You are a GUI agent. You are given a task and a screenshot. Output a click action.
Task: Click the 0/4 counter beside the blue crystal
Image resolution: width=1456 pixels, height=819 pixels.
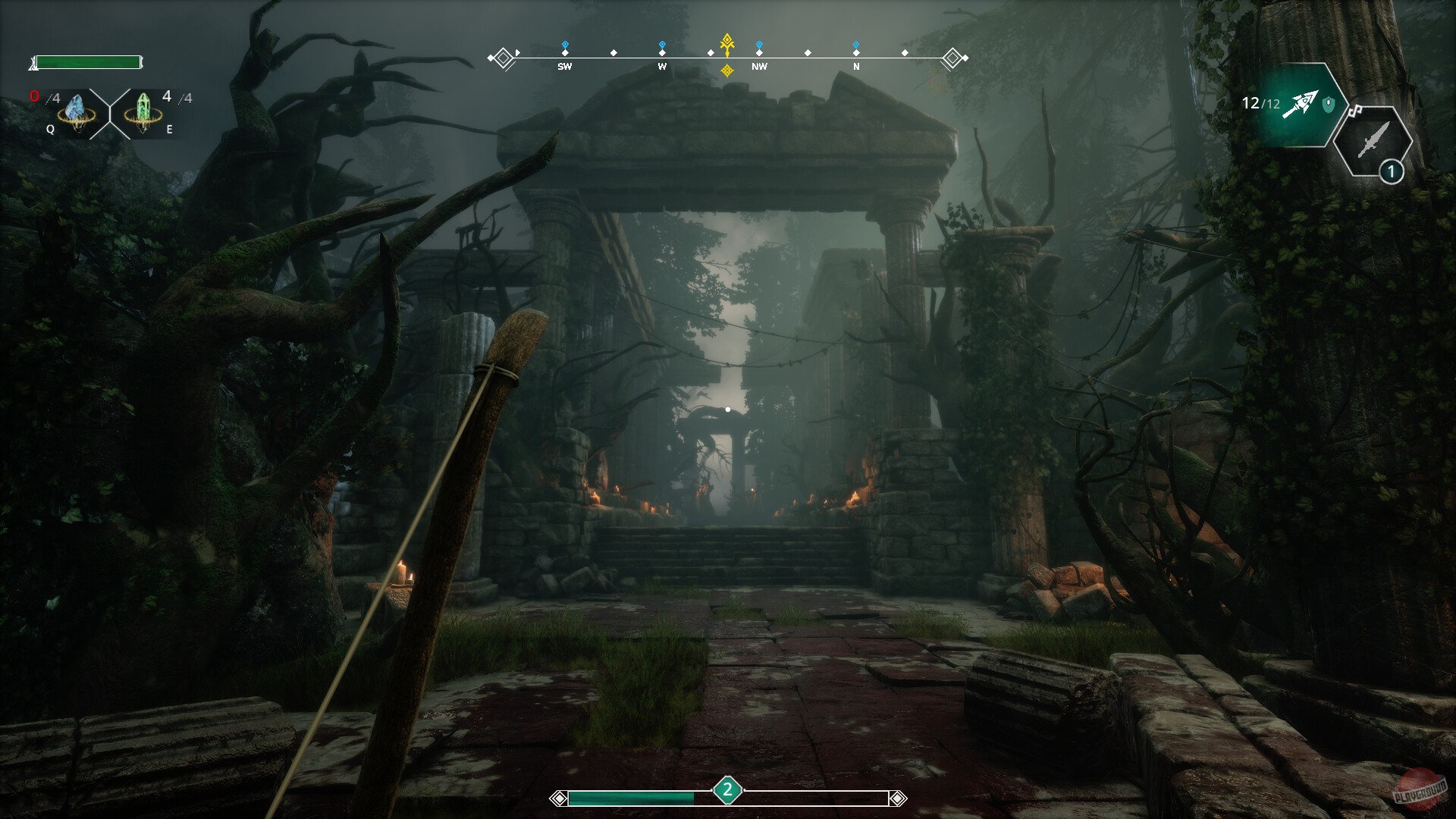[44, 96]
